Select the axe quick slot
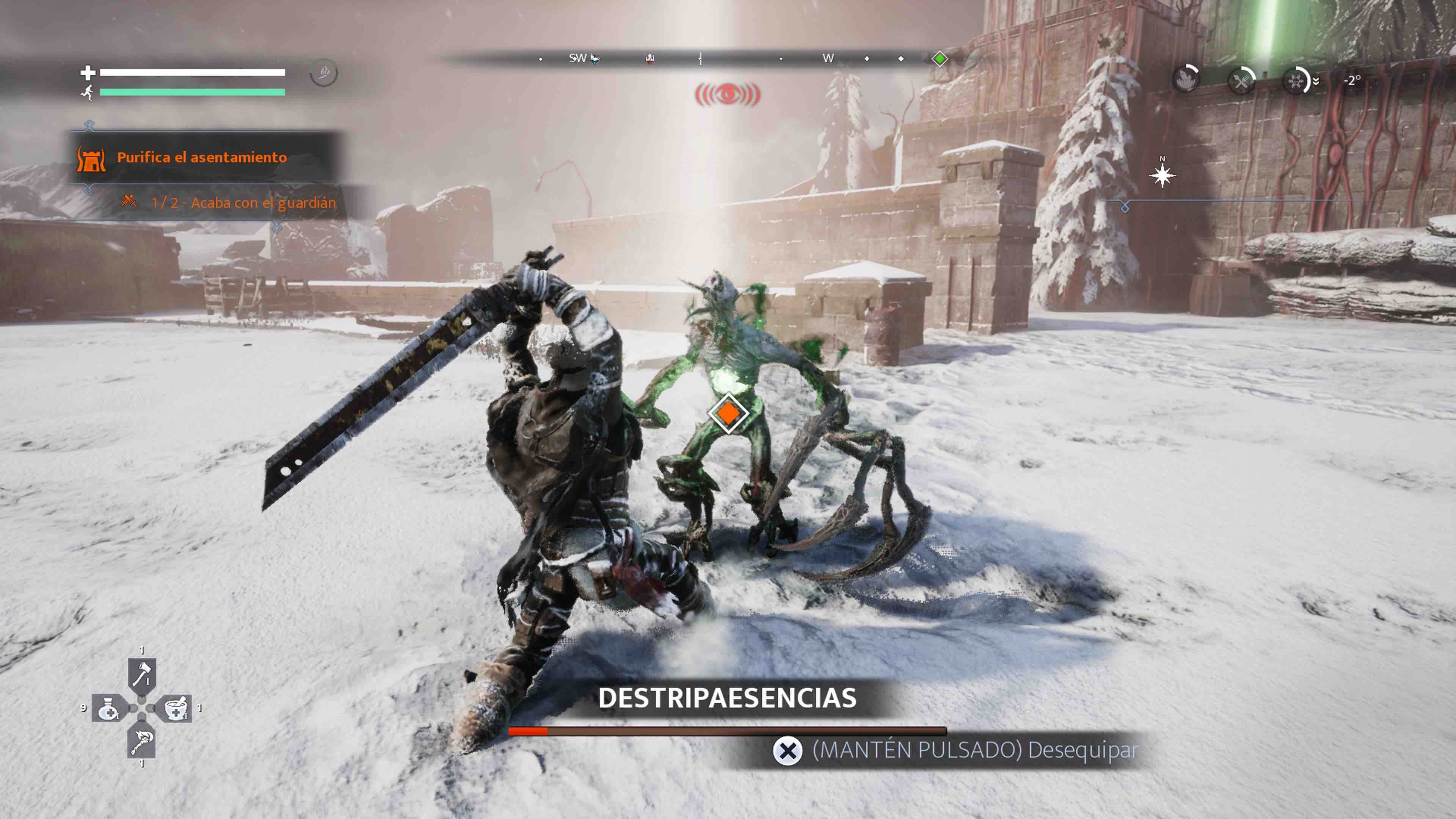This screenshot has height=819, width=1456. pyautogui.click(x=141, y=674)
